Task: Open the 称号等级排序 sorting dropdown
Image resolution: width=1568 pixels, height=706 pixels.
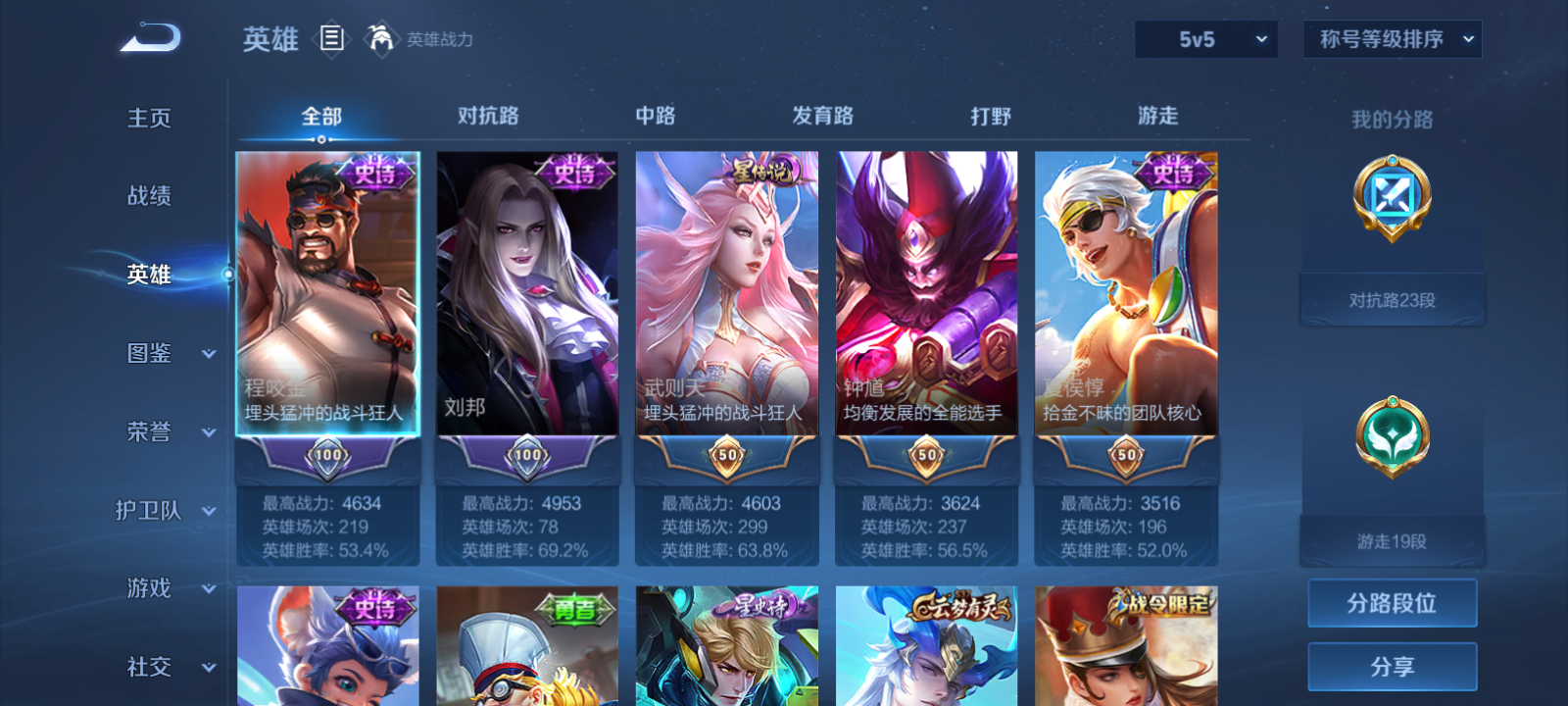Action: click(1391, 39)
